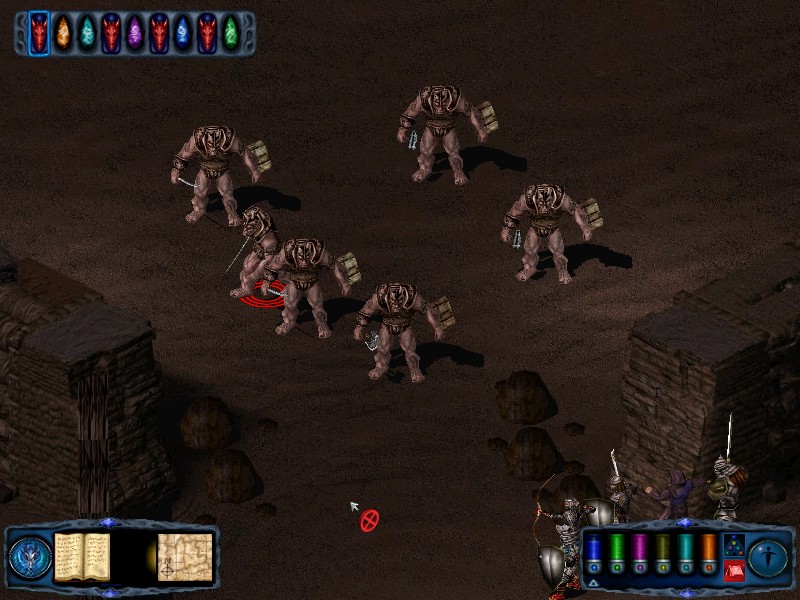Activate the red camp tent button
This screenshot has width=800, height=600.
coord(733,571)
